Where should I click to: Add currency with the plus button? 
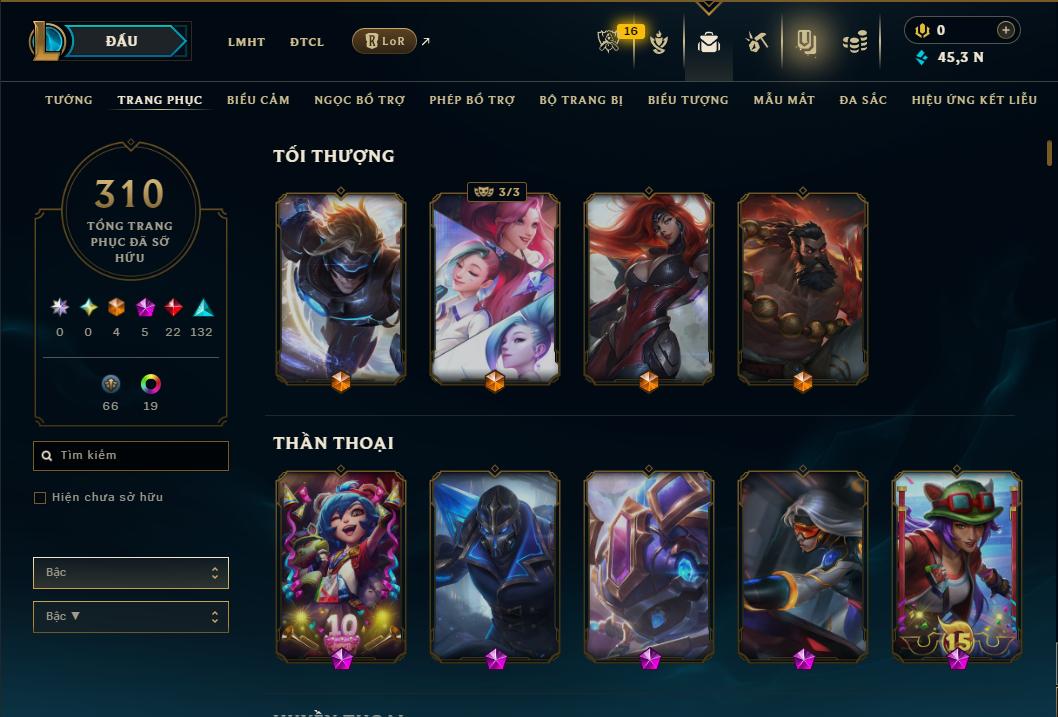pyautogui.click(x=1006, y=31)
